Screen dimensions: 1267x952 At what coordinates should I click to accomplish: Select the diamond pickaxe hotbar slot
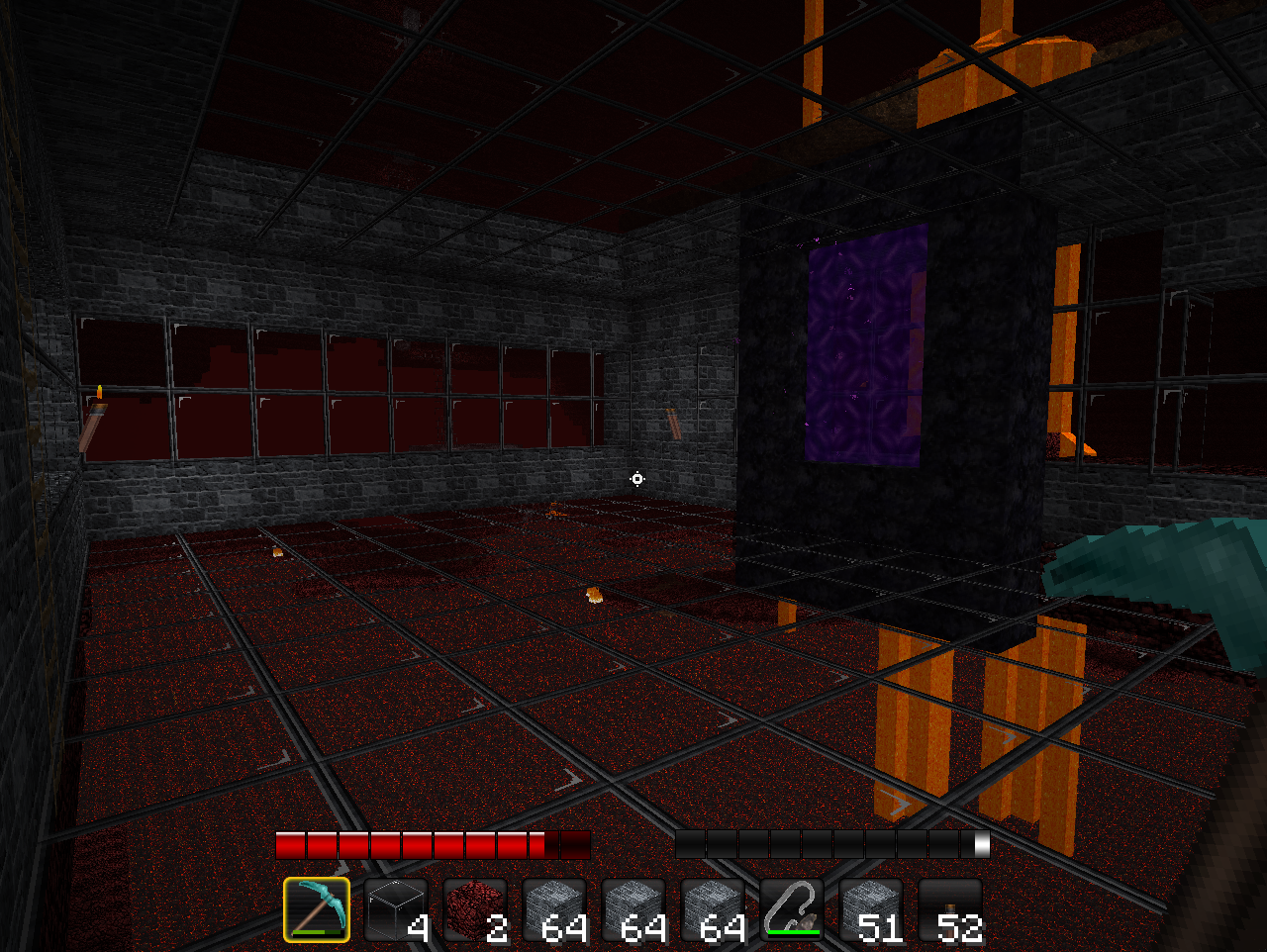(317, 909)
